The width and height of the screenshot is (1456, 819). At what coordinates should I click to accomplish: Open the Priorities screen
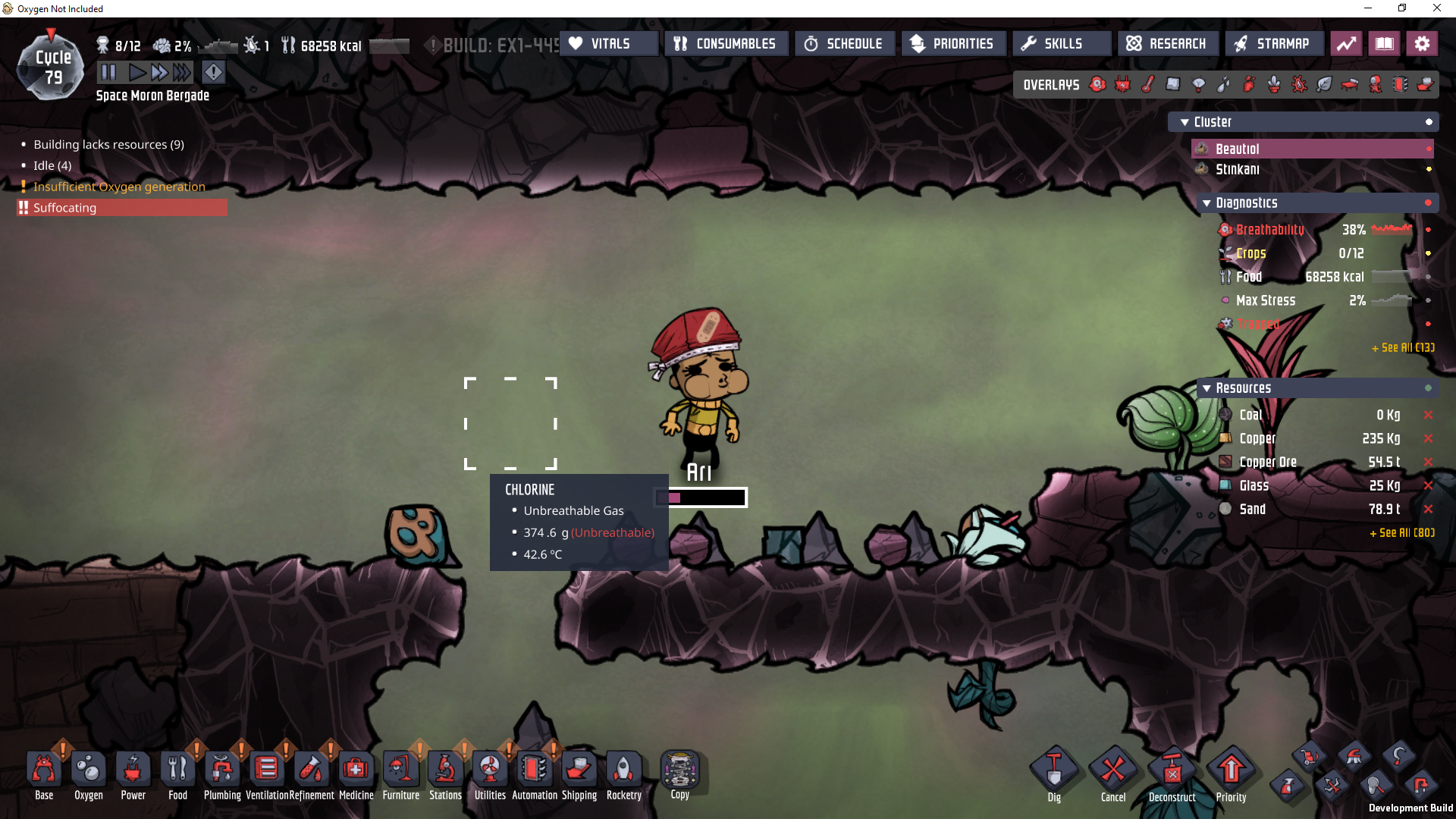click(x=952, y=44)
